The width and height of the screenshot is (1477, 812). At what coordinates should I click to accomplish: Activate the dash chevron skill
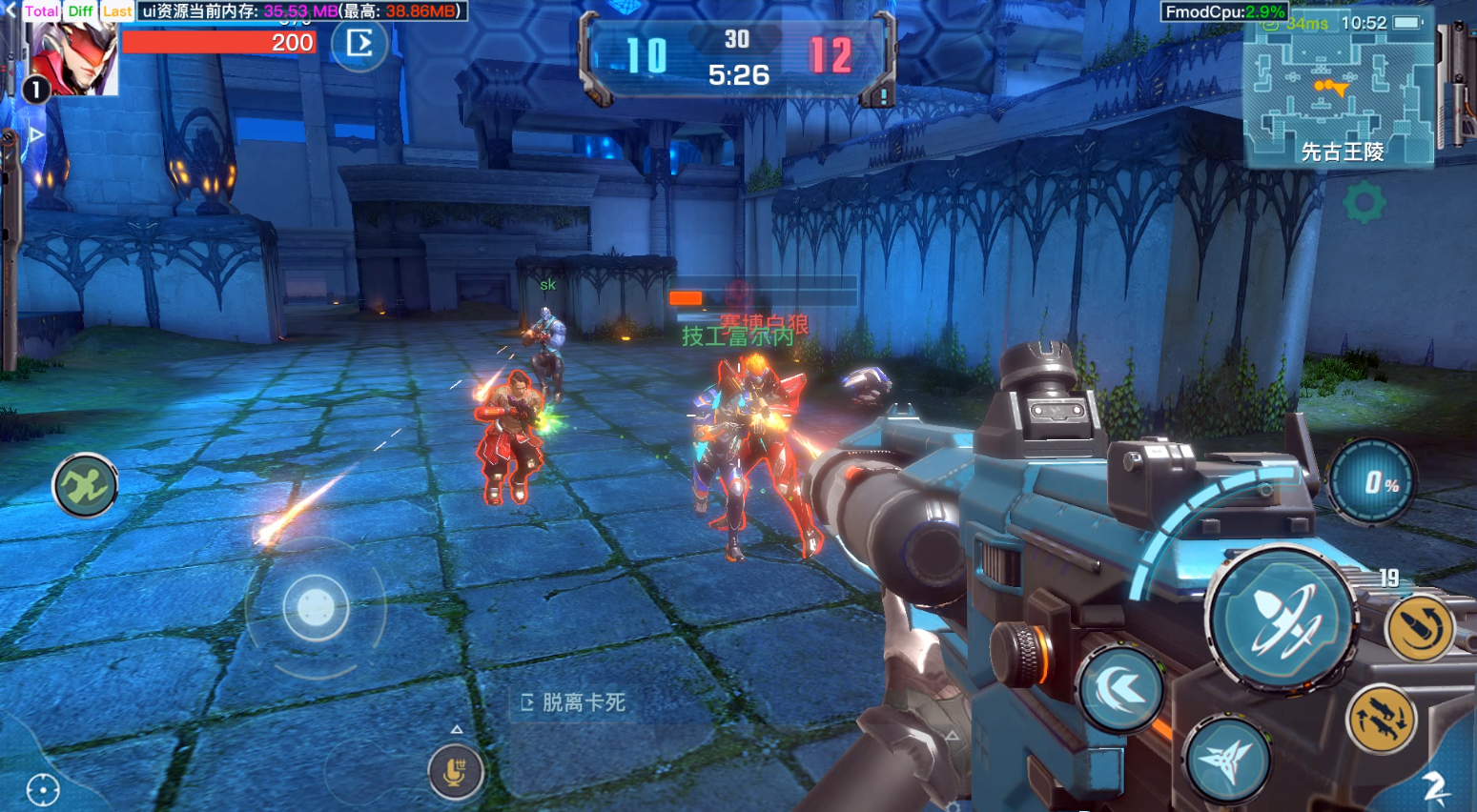click(1121, 689)
